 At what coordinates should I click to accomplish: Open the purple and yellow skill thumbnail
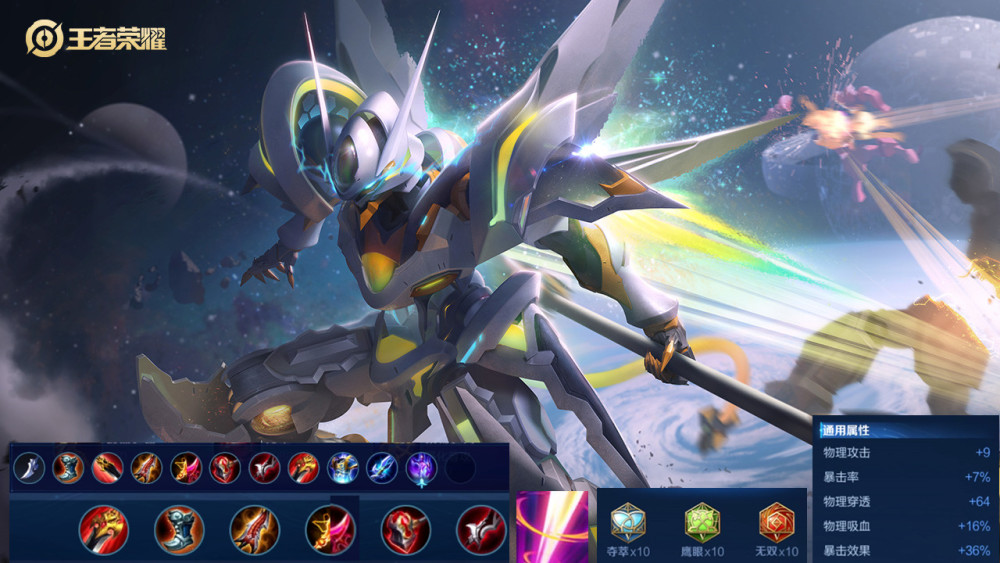click(x=551, y=526)
